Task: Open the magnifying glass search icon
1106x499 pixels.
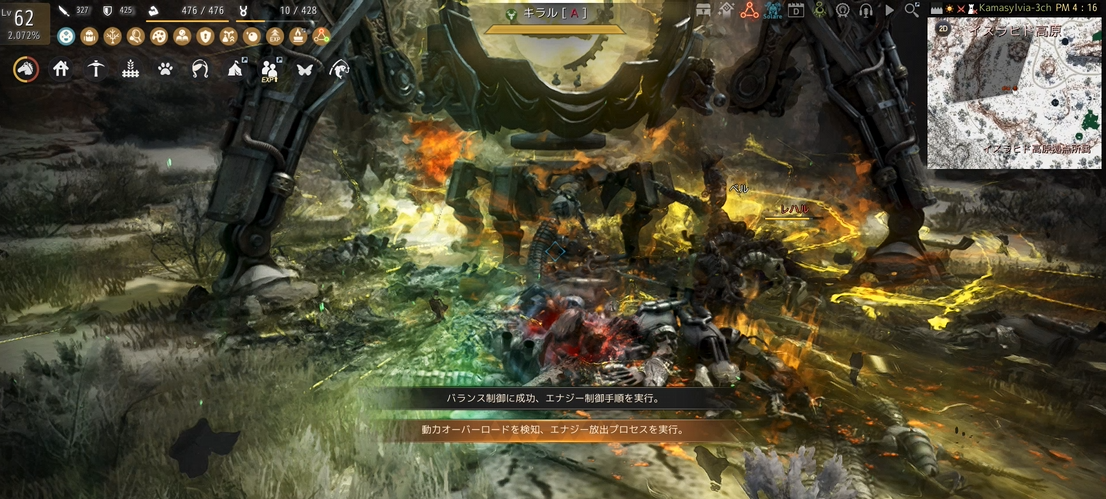Action: click(x=911, y=10)
